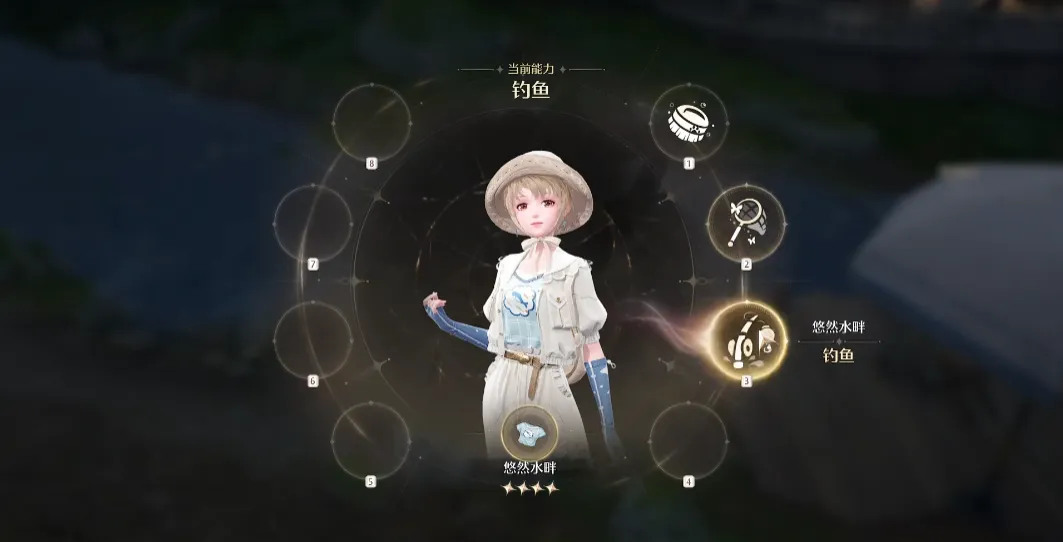The height and width of the screenshot is (542, 1063).
Task: Pick empty ability slot numbered 5
Action: point(371,440)
